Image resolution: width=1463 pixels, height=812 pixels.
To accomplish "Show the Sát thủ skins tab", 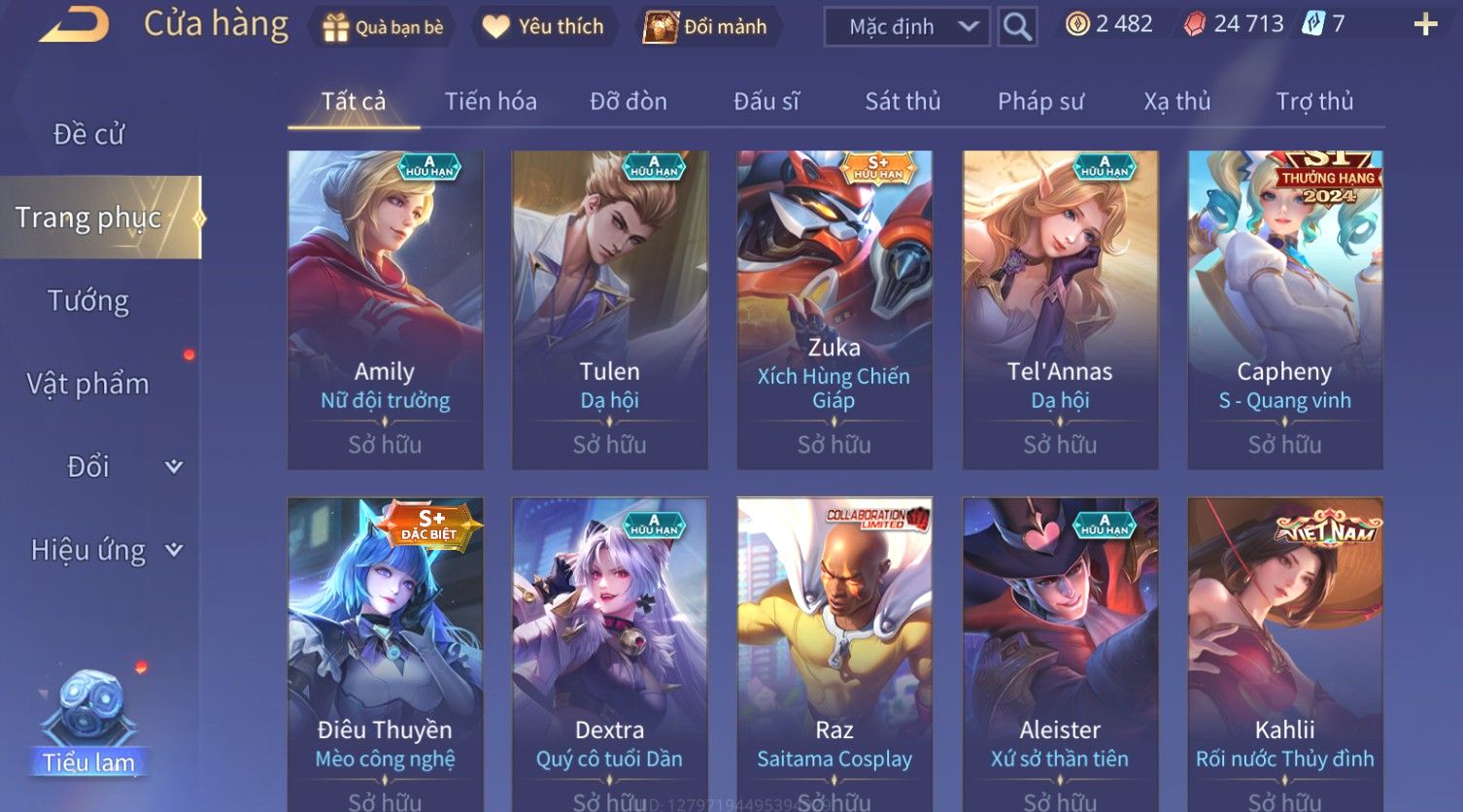I will click(902, 101).
